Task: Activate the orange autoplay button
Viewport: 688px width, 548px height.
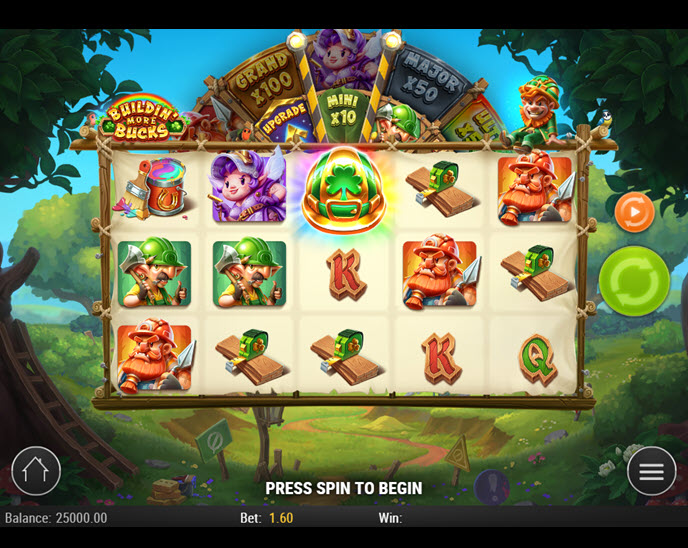Action: tap(634, 212)
